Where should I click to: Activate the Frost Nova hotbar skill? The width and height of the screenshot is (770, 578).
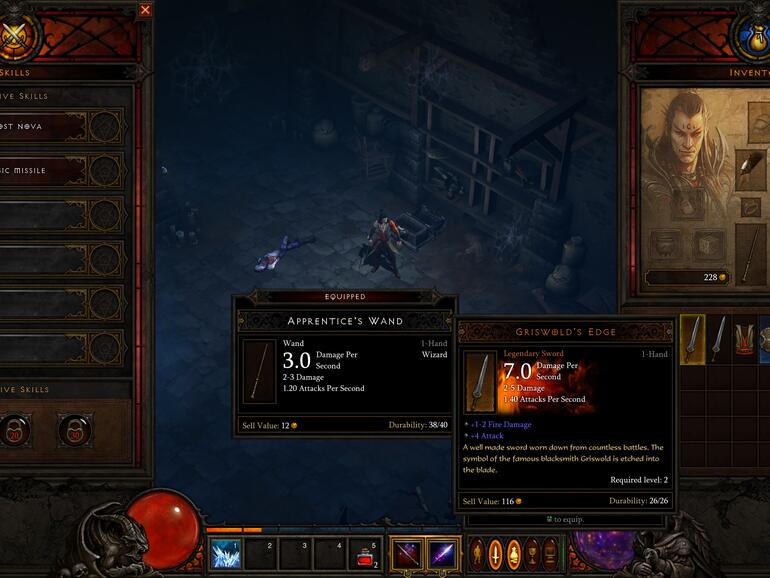pyautogui.click(x=225, y=553)
